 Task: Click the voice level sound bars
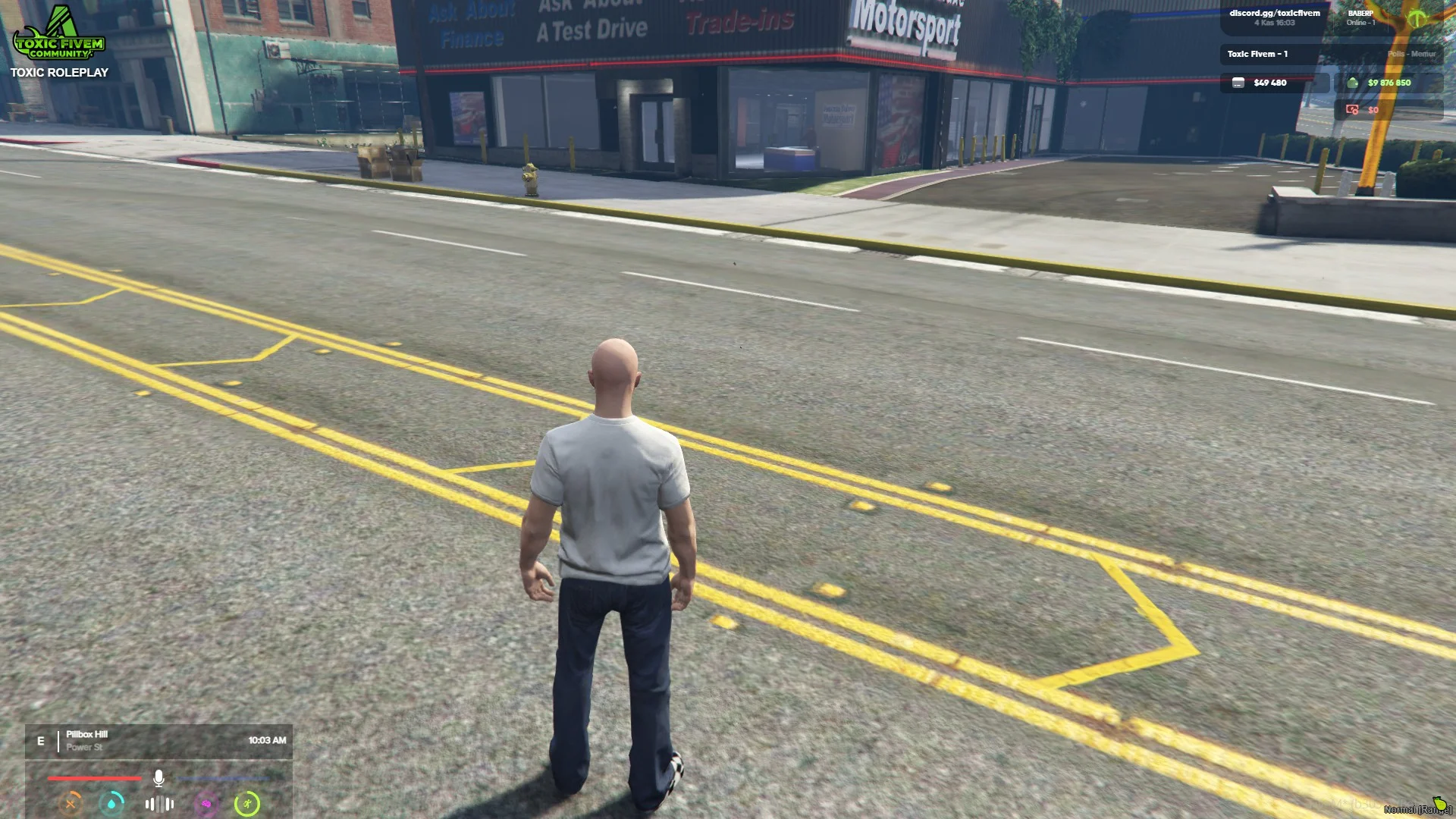pos(159,804)
